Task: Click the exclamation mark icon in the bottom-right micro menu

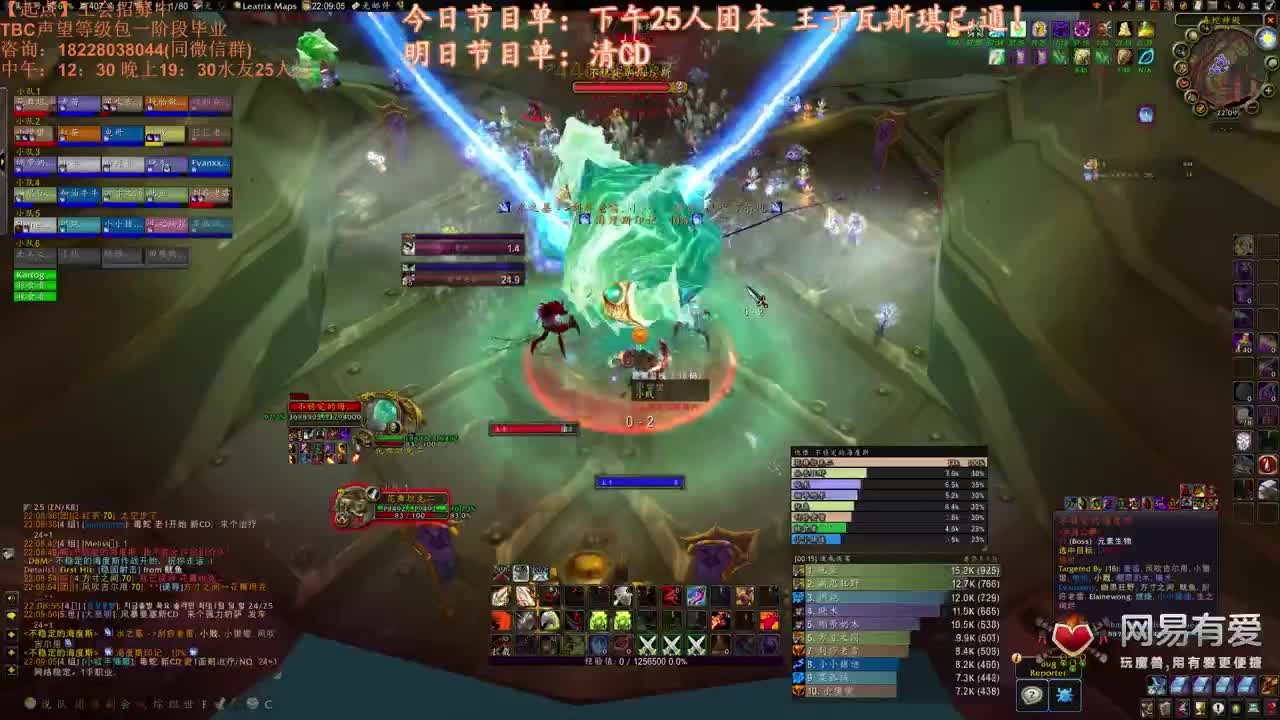Action: [x=1218, y=708]
